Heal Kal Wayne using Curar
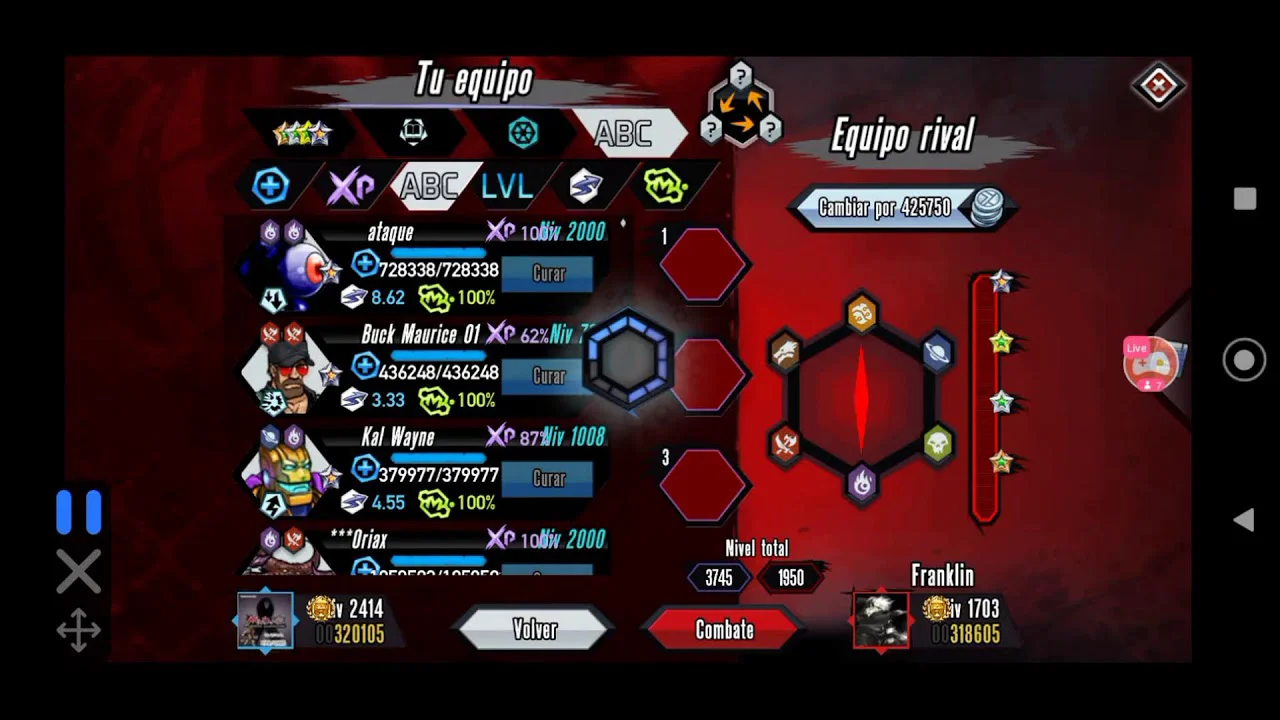 (548, 479)
